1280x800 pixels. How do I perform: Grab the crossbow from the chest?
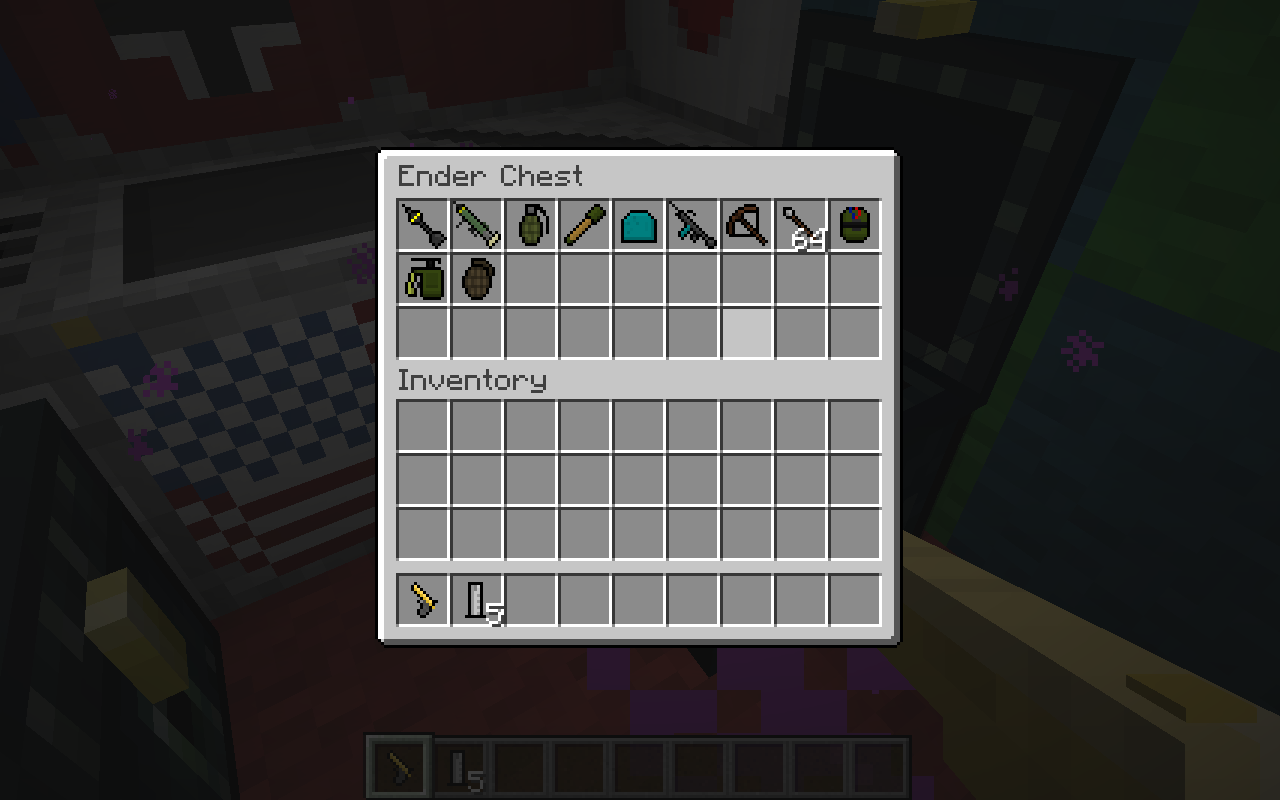pyautogui.click(x=747, y=224)
